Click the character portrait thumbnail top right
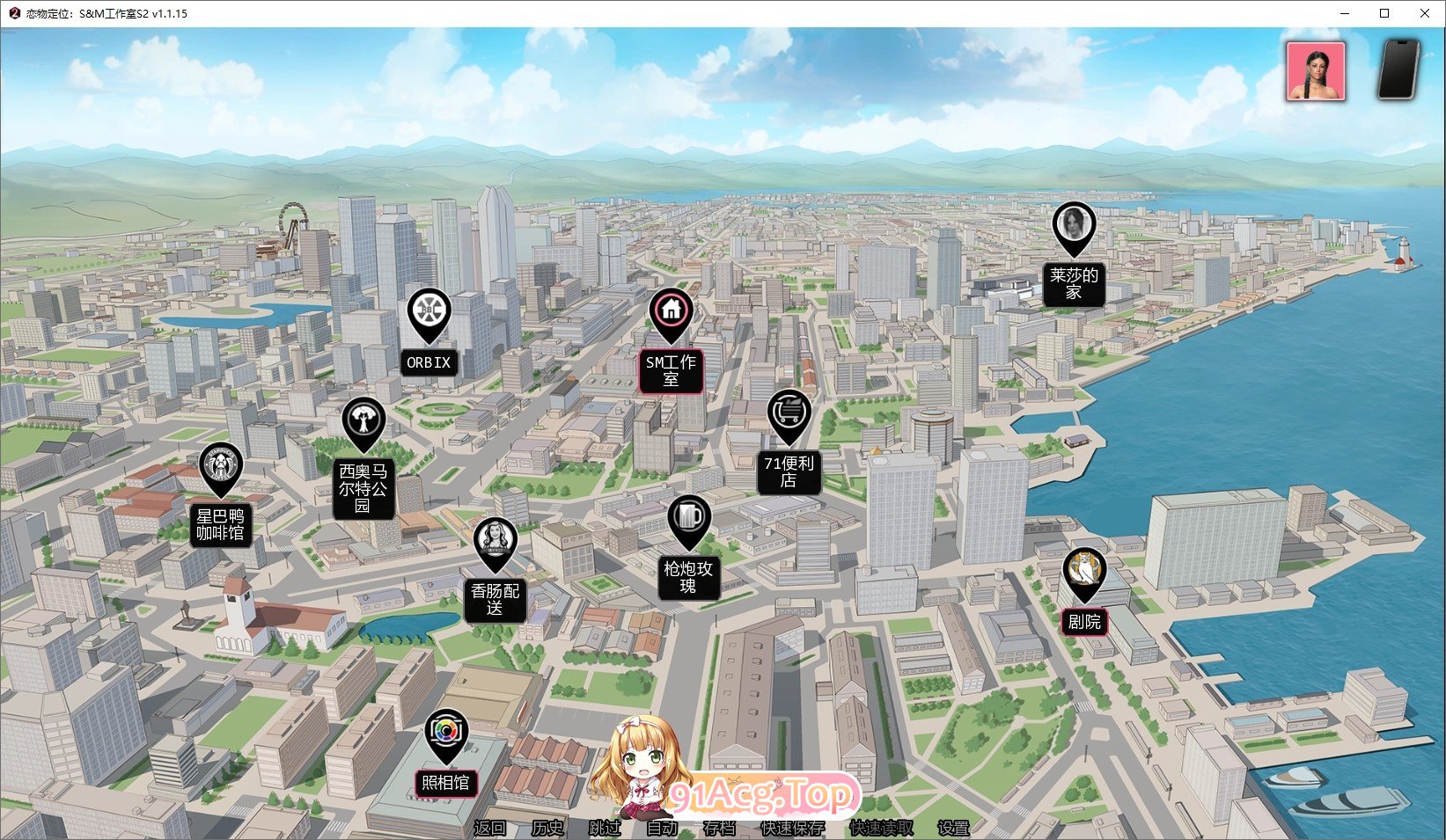This screenshot has height=840, width=1446. [1316, 71]
